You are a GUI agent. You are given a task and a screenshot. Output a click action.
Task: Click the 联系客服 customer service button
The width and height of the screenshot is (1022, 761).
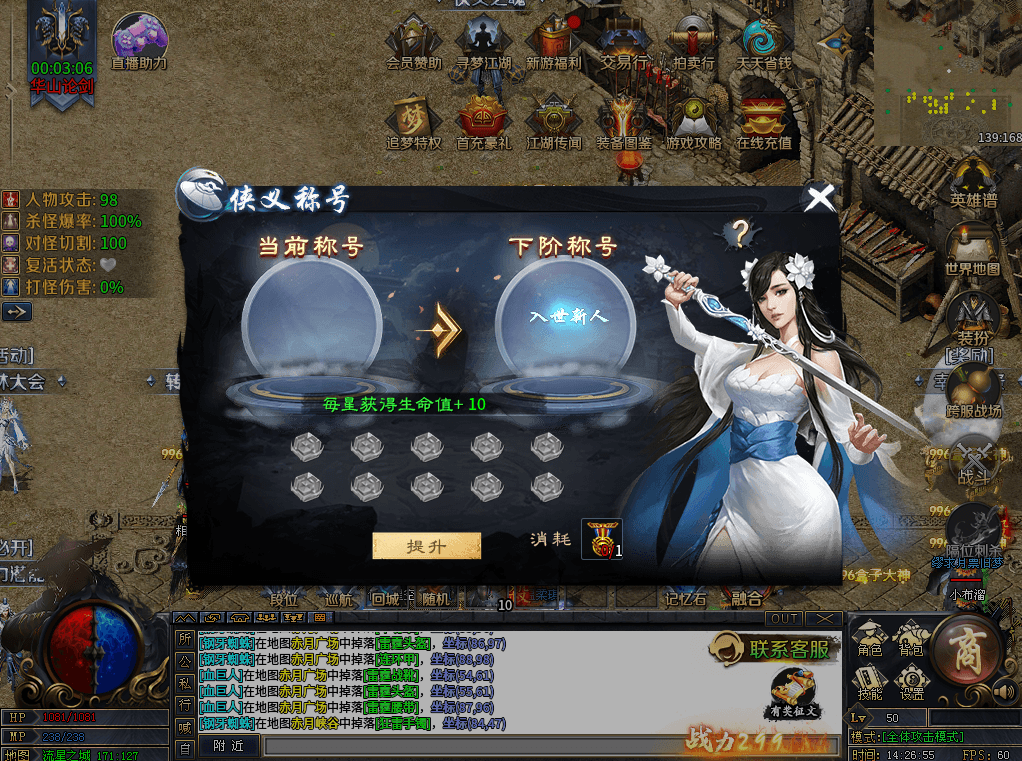click(773, 649)
